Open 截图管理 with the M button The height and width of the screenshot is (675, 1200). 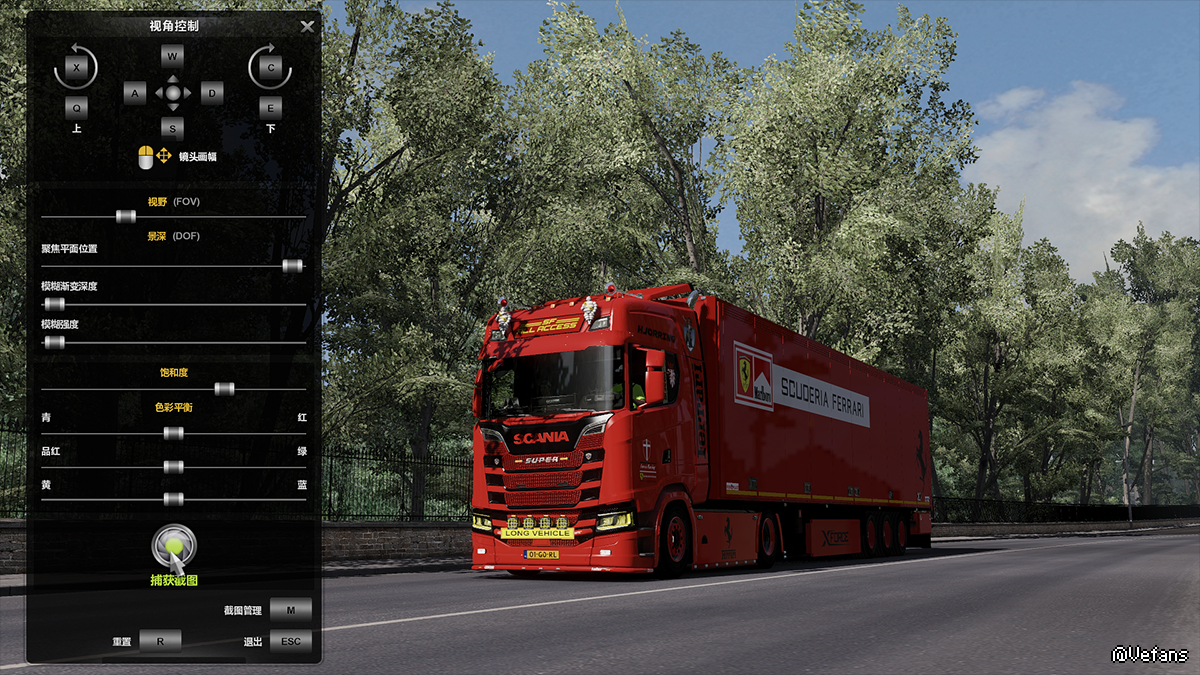[x=290, y=610]
